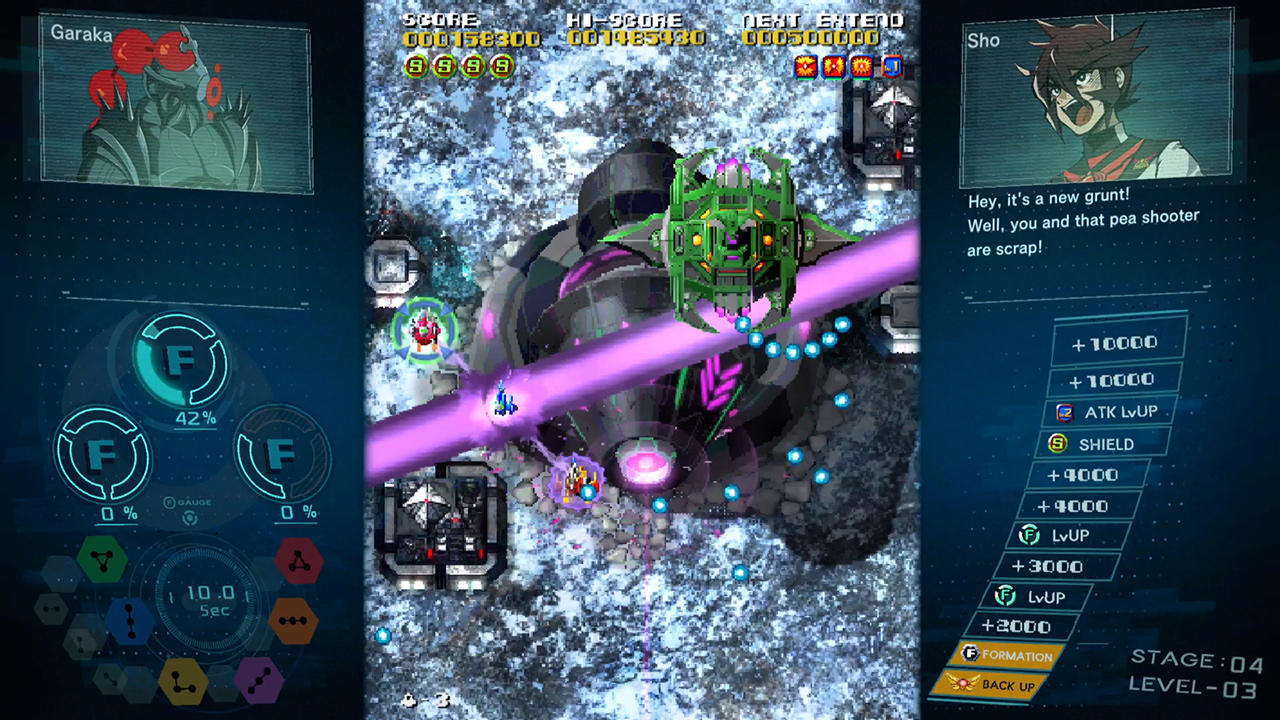Click the SHIELD medal icon in the reward ladder
The image size is (1280, 720).
point(1059,444)
